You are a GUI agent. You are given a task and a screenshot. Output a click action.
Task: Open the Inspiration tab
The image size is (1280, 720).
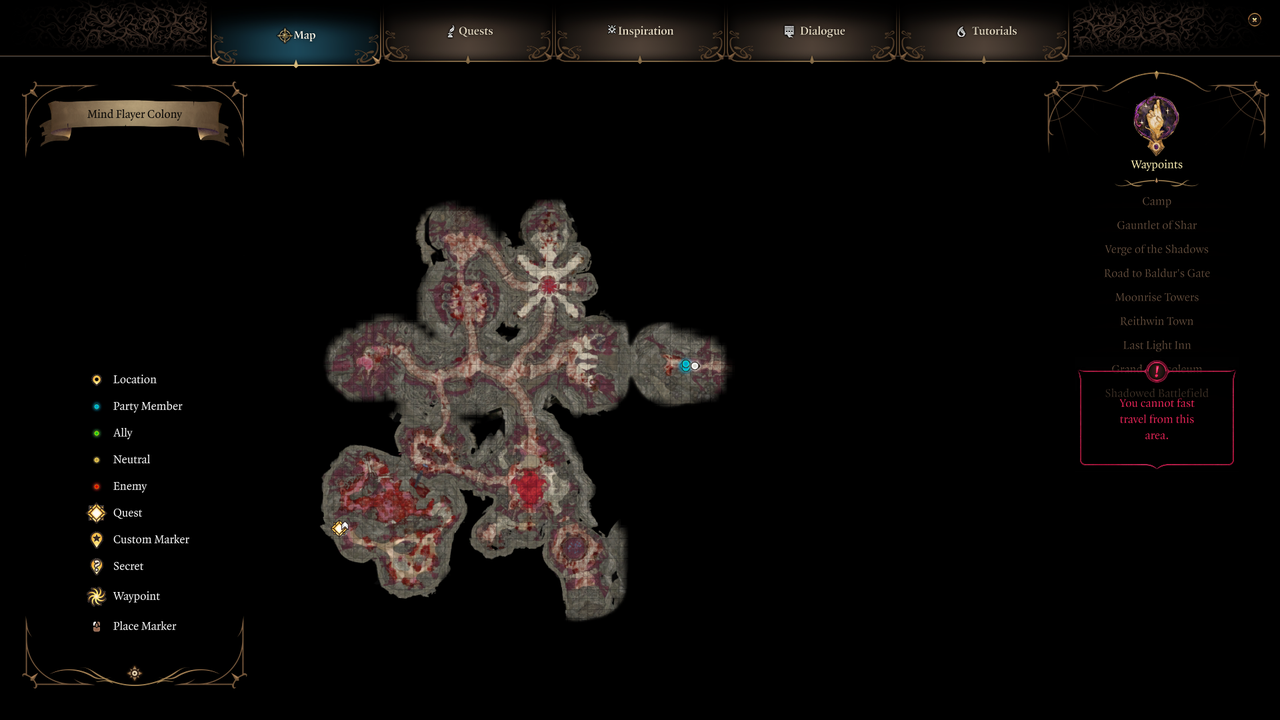coord(640,31)
